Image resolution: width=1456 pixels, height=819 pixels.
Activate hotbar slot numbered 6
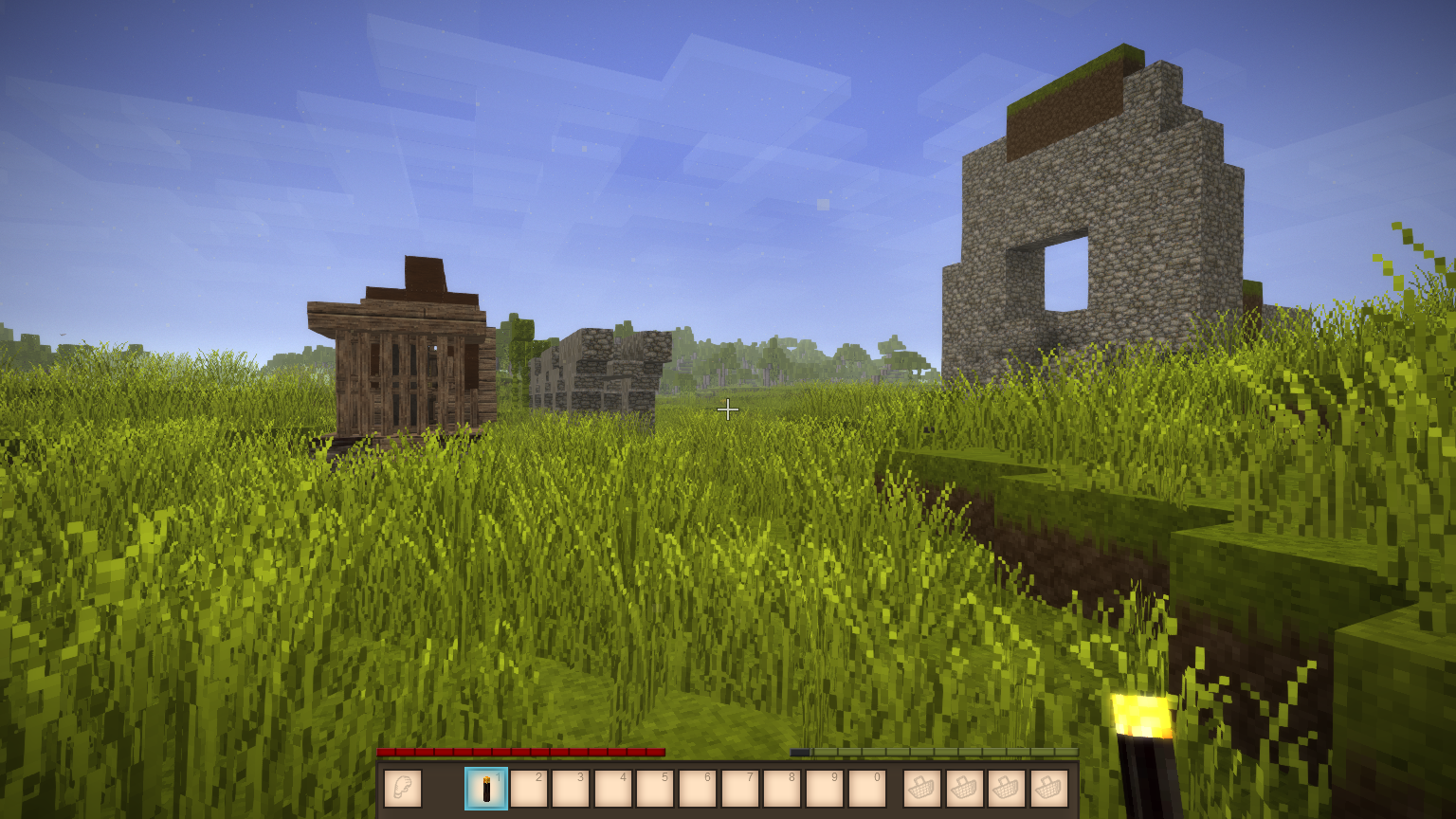698,789
